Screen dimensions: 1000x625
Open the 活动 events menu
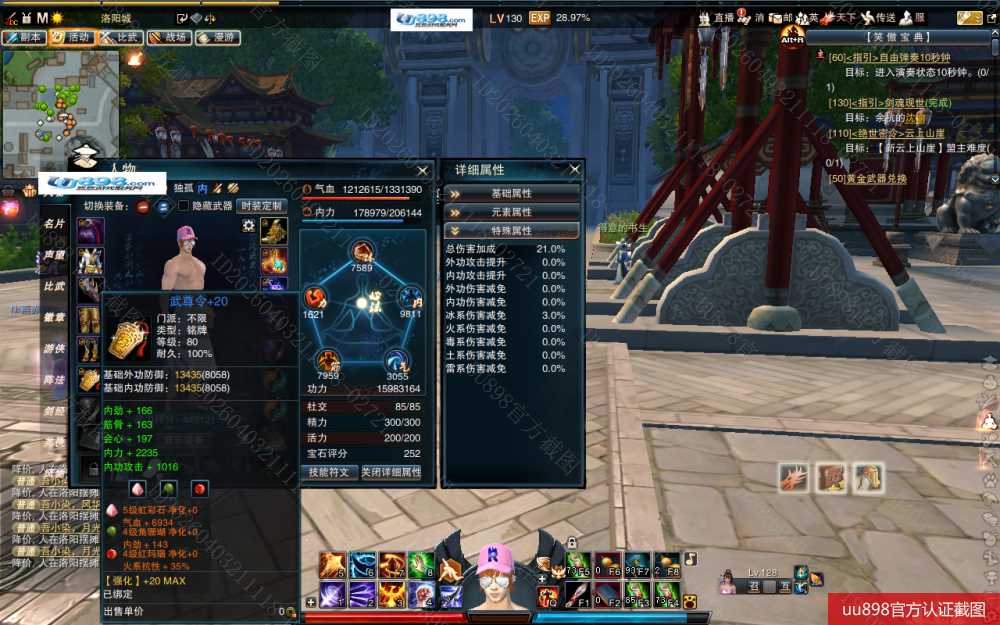(72, 37)
